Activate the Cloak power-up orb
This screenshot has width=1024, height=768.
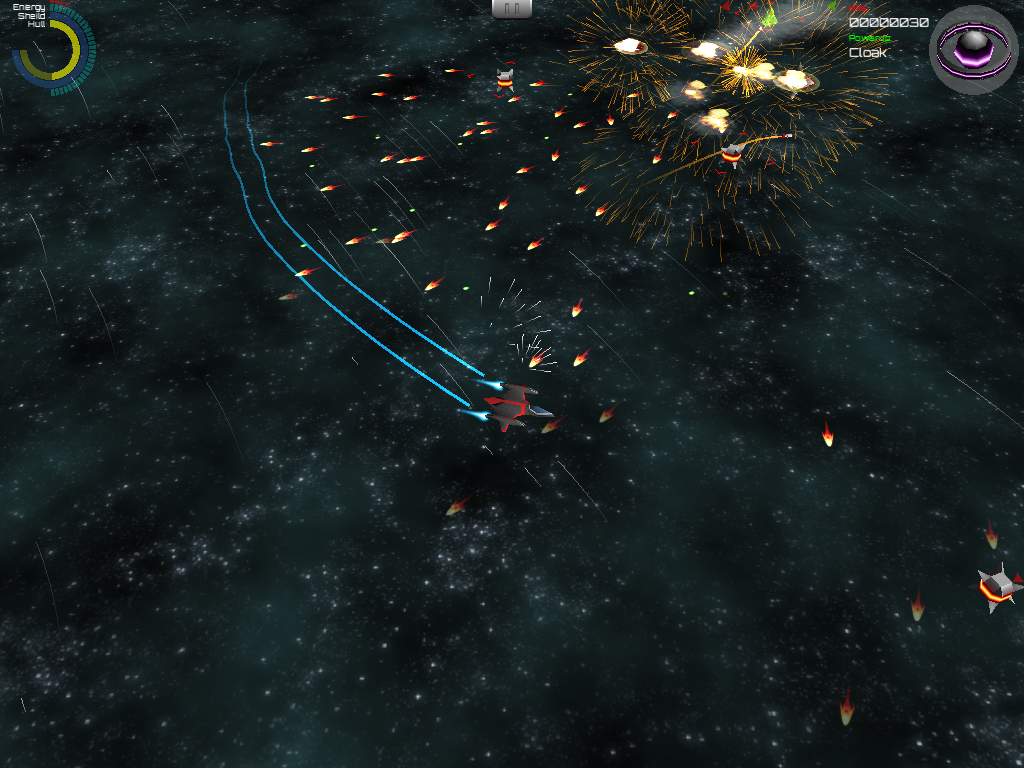pos(973,48)
